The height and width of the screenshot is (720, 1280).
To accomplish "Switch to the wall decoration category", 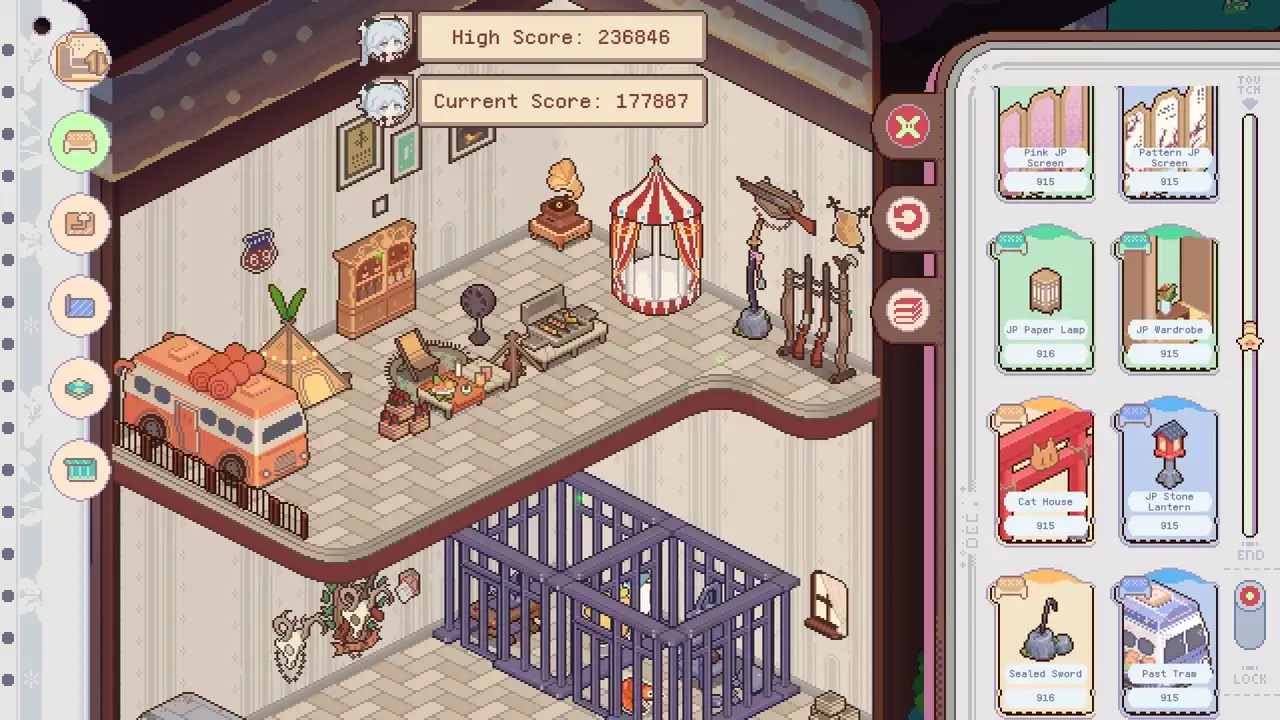I will [81, 224].
